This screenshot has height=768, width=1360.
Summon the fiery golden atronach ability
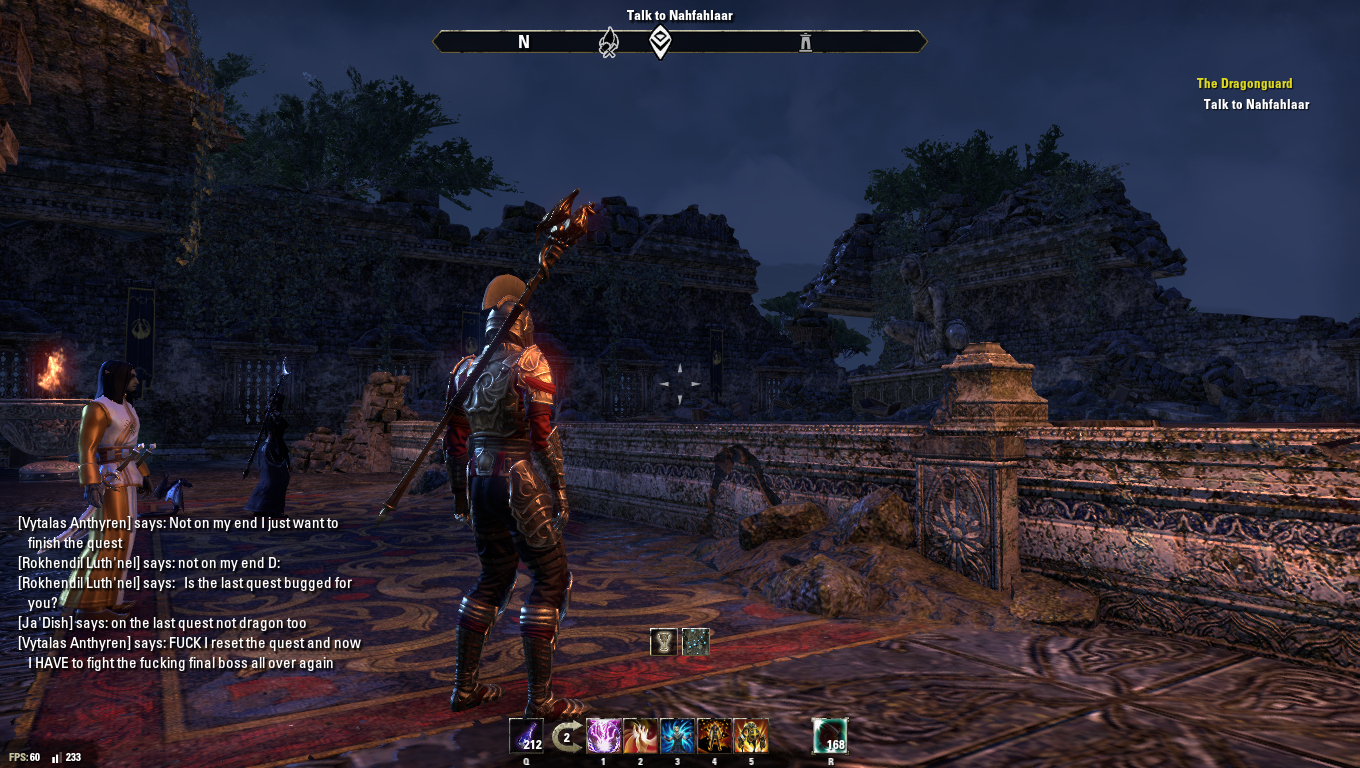coord(751,736)
